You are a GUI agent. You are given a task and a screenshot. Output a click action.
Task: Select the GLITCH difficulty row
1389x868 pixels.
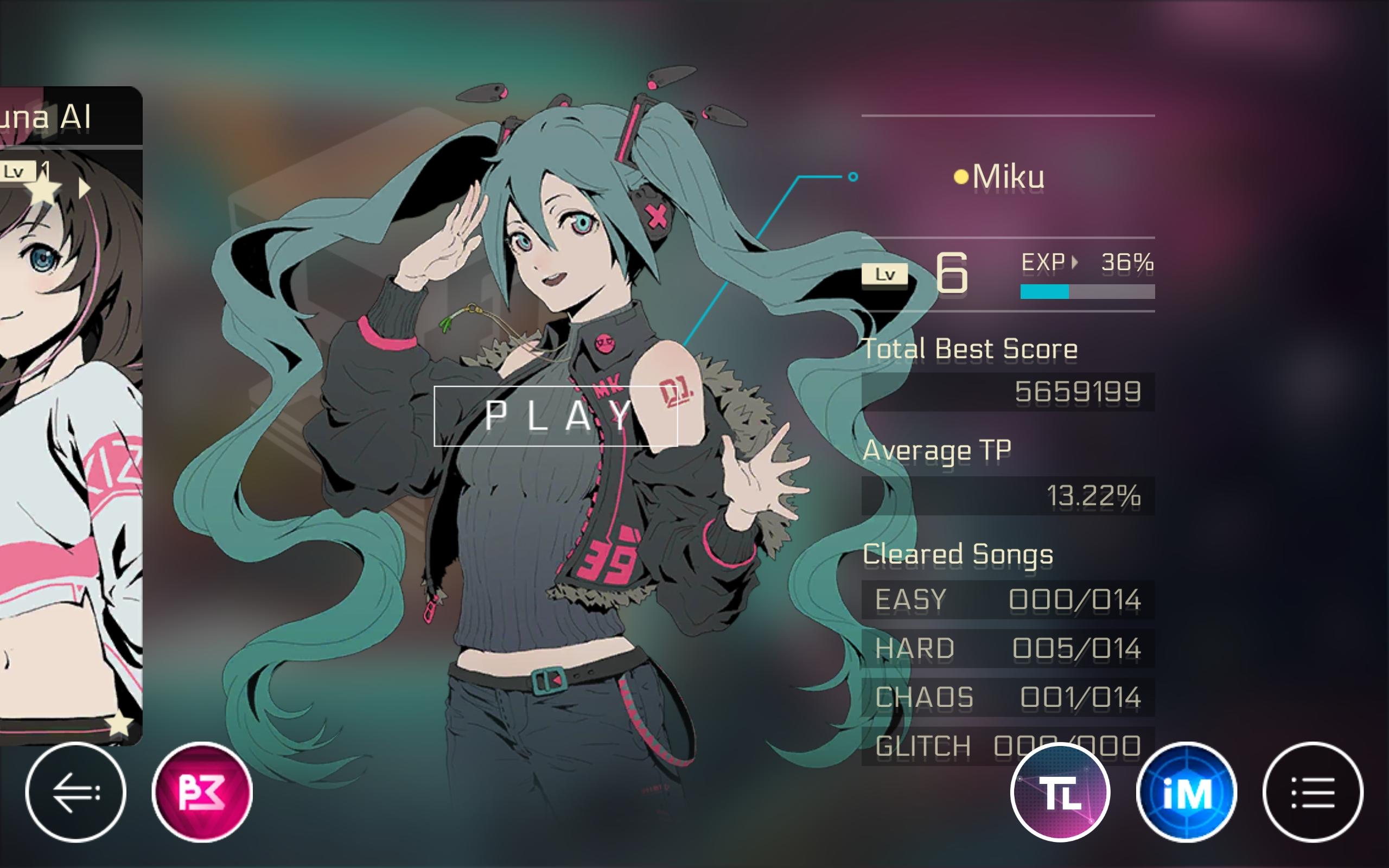[x=947, y=746]
